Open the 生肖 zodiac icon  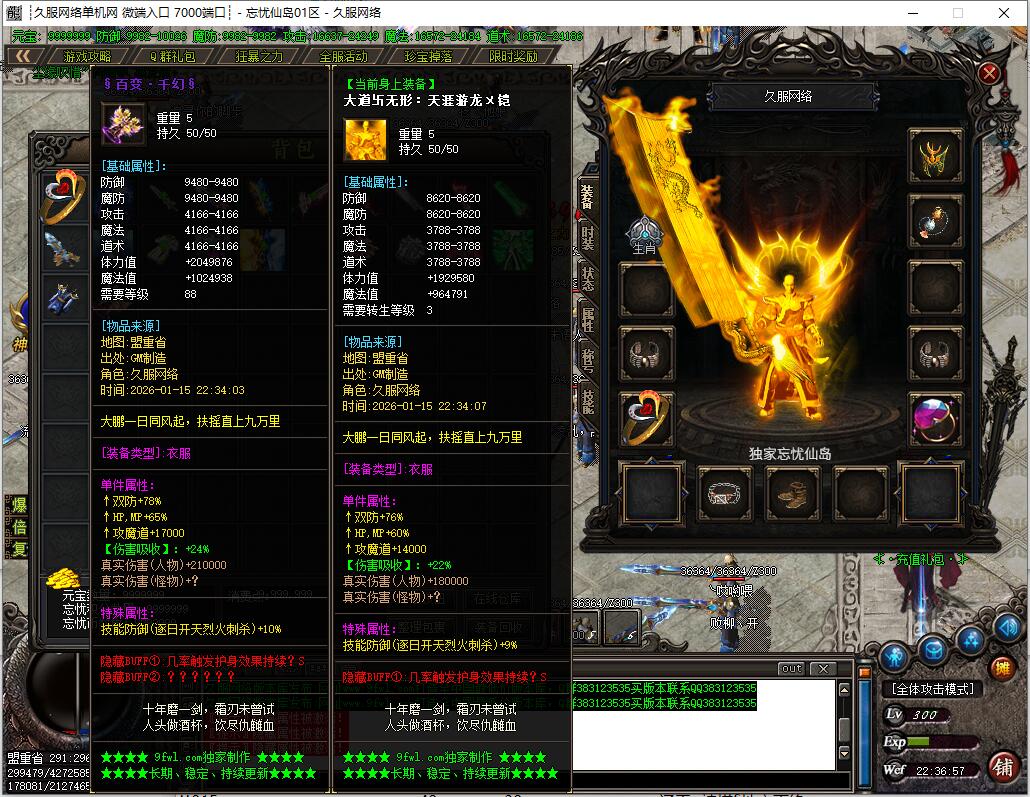click(x=642, y=234)
